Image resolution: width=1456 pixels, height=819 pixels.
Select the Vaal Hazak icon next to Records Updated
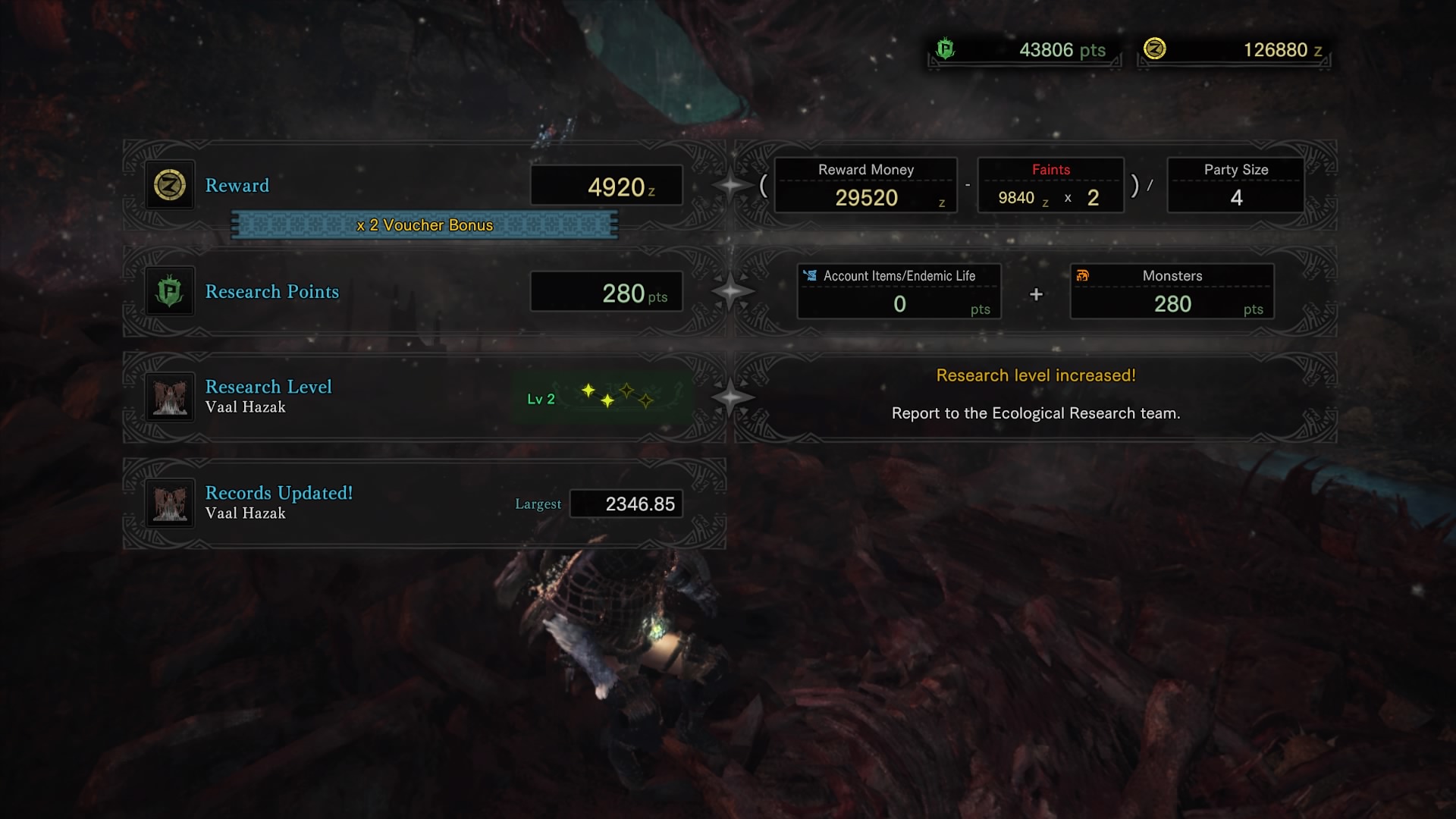[x=169, y=501]
